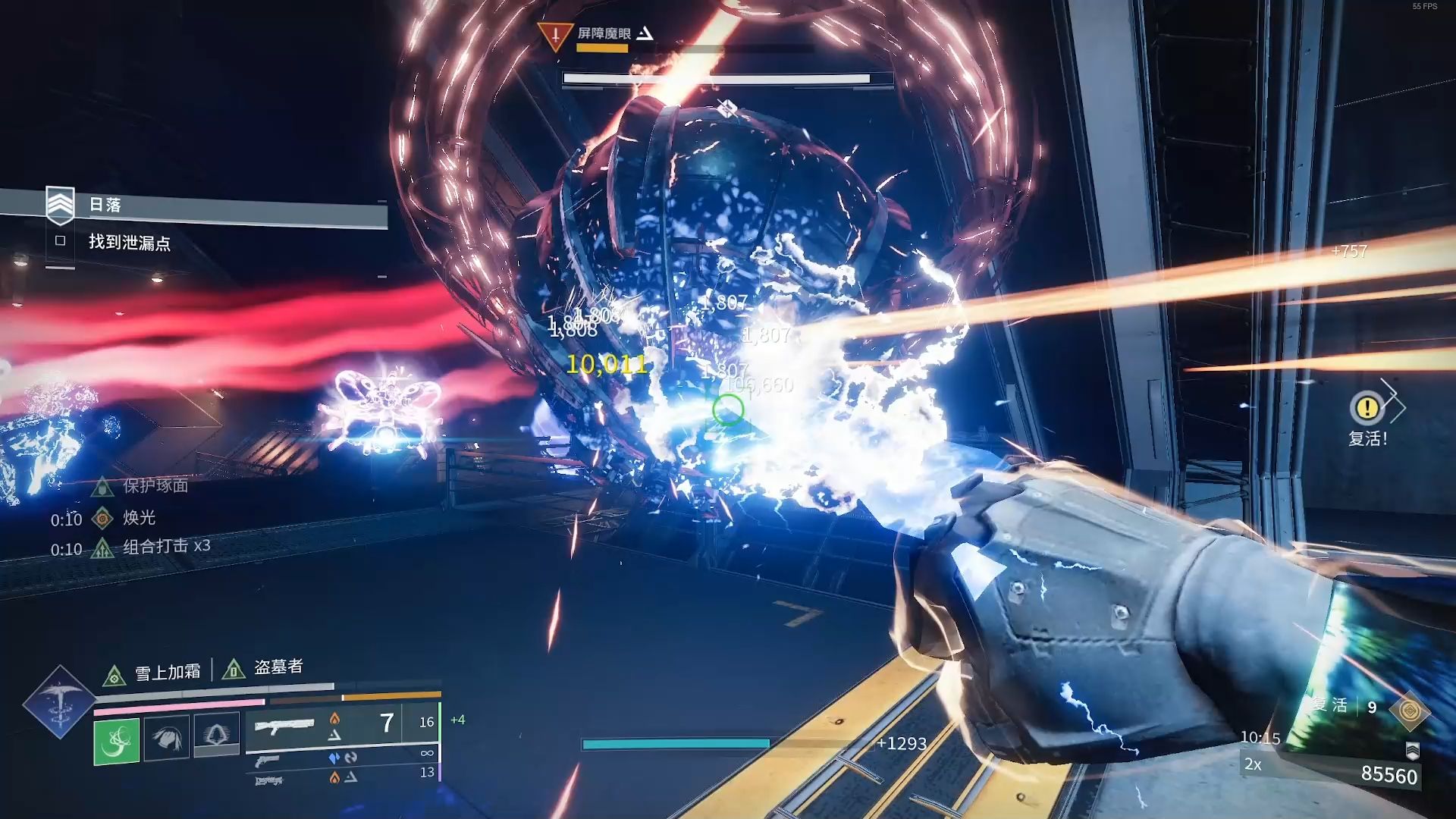Check the 雪上加霜 modifier icon
Viewport: 1456px width, 819px height.
114,675
